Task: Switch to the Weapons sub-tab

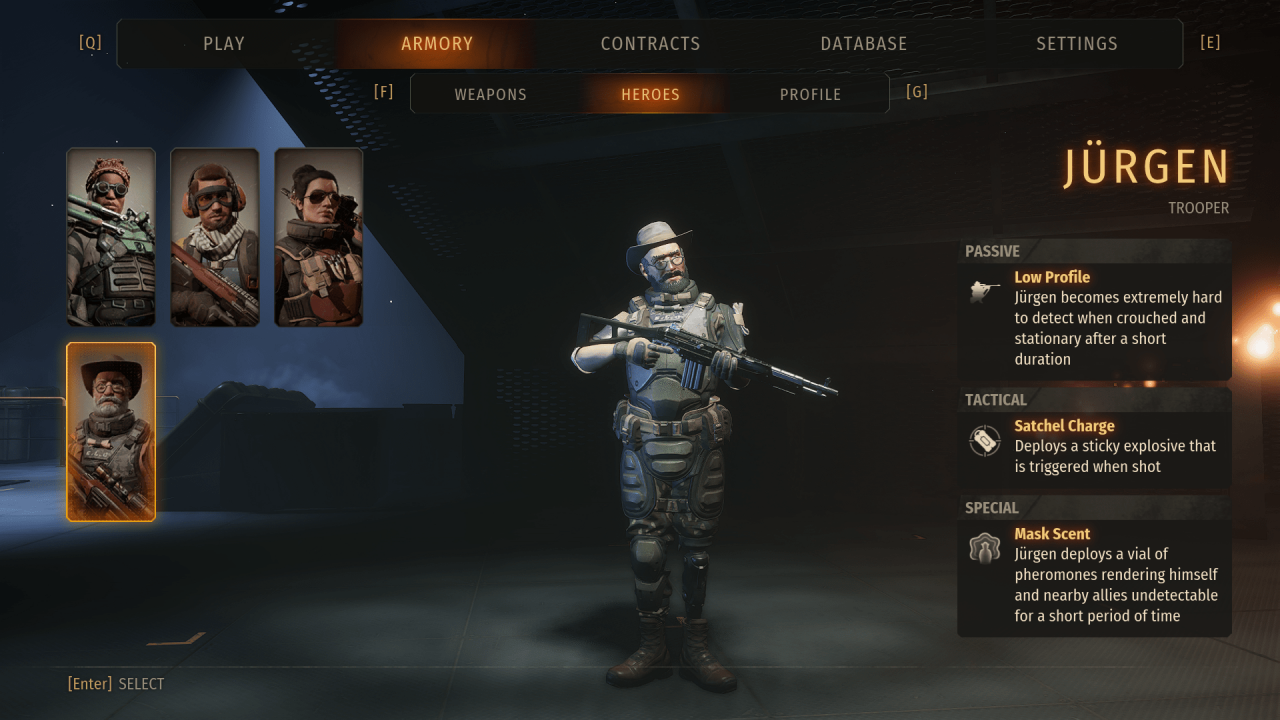Action: 490,95
